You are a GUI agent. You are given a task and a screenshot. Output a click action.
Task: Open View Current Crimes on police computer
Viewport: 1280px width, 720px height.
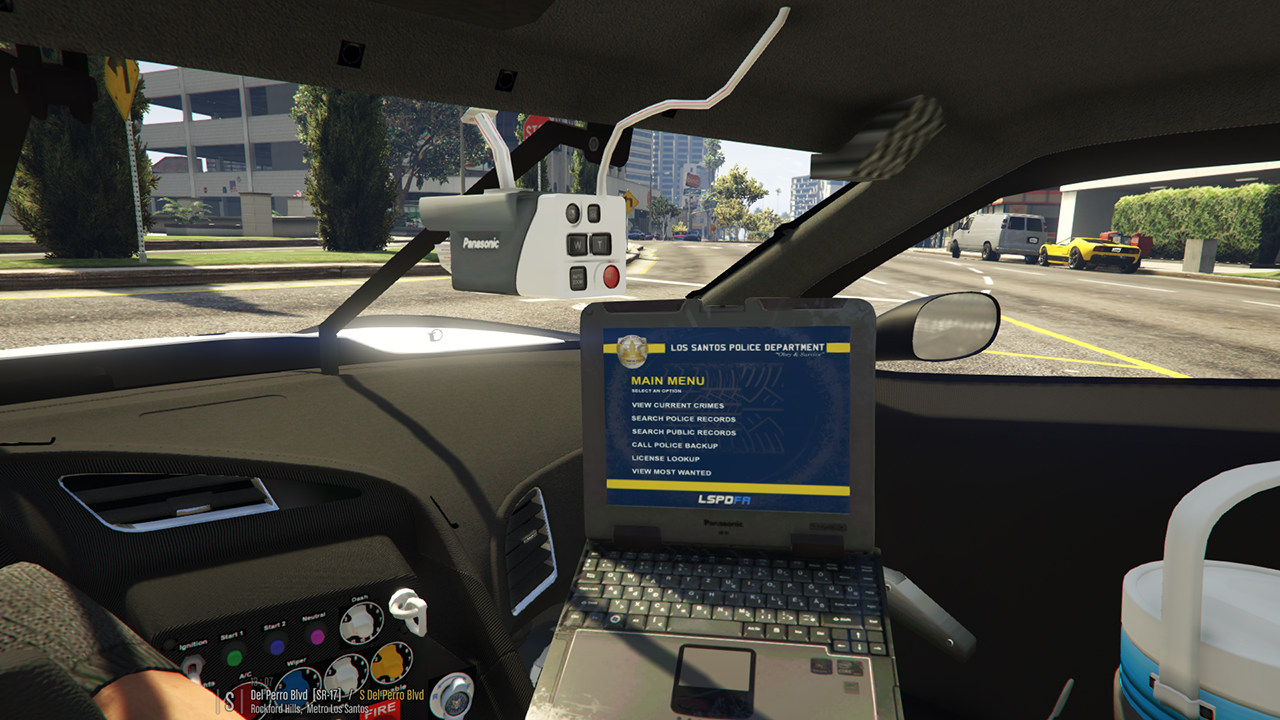coord(677,406)
